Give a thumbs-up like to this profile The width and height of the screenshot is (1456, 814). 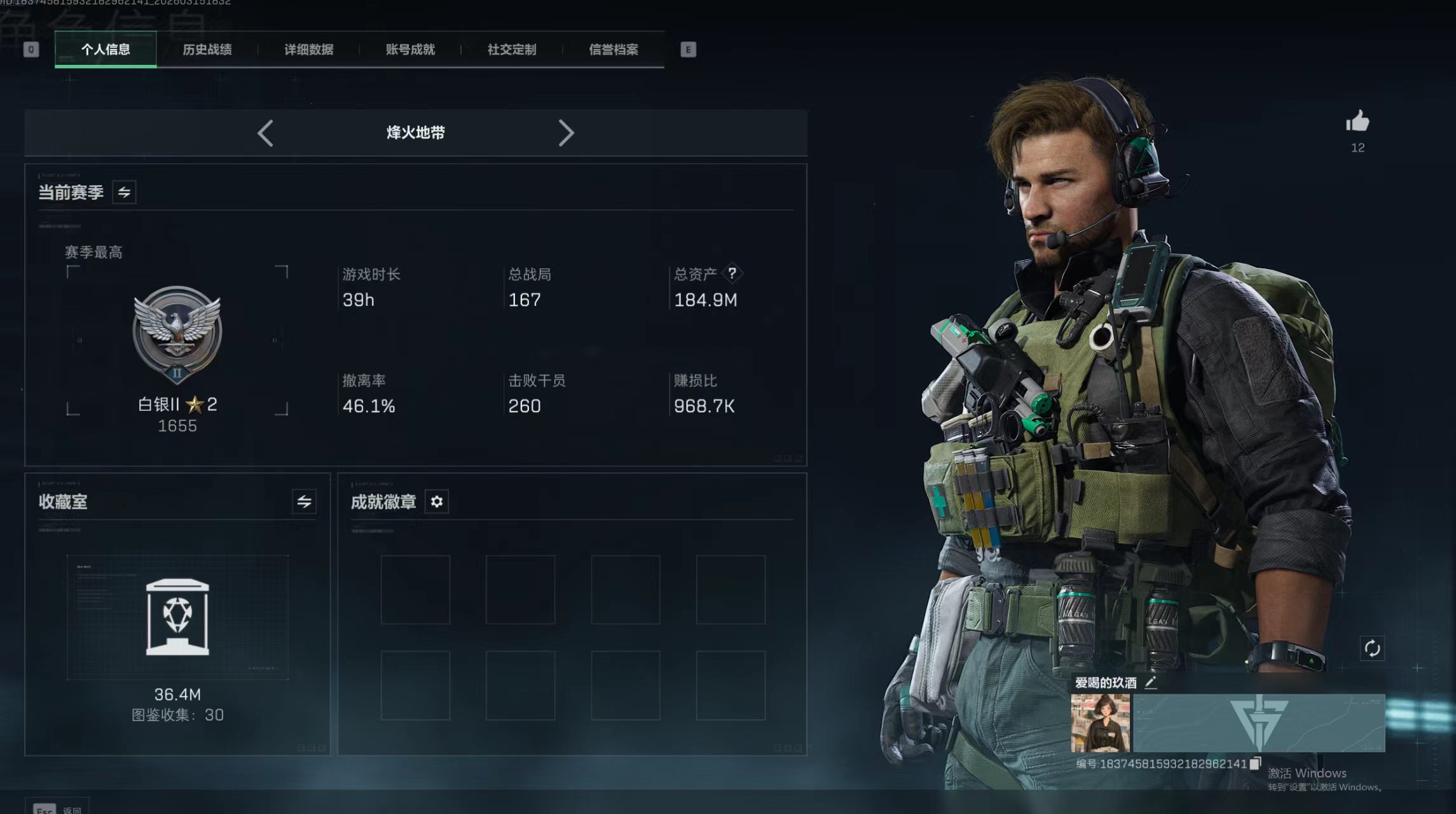point(1357,121)
